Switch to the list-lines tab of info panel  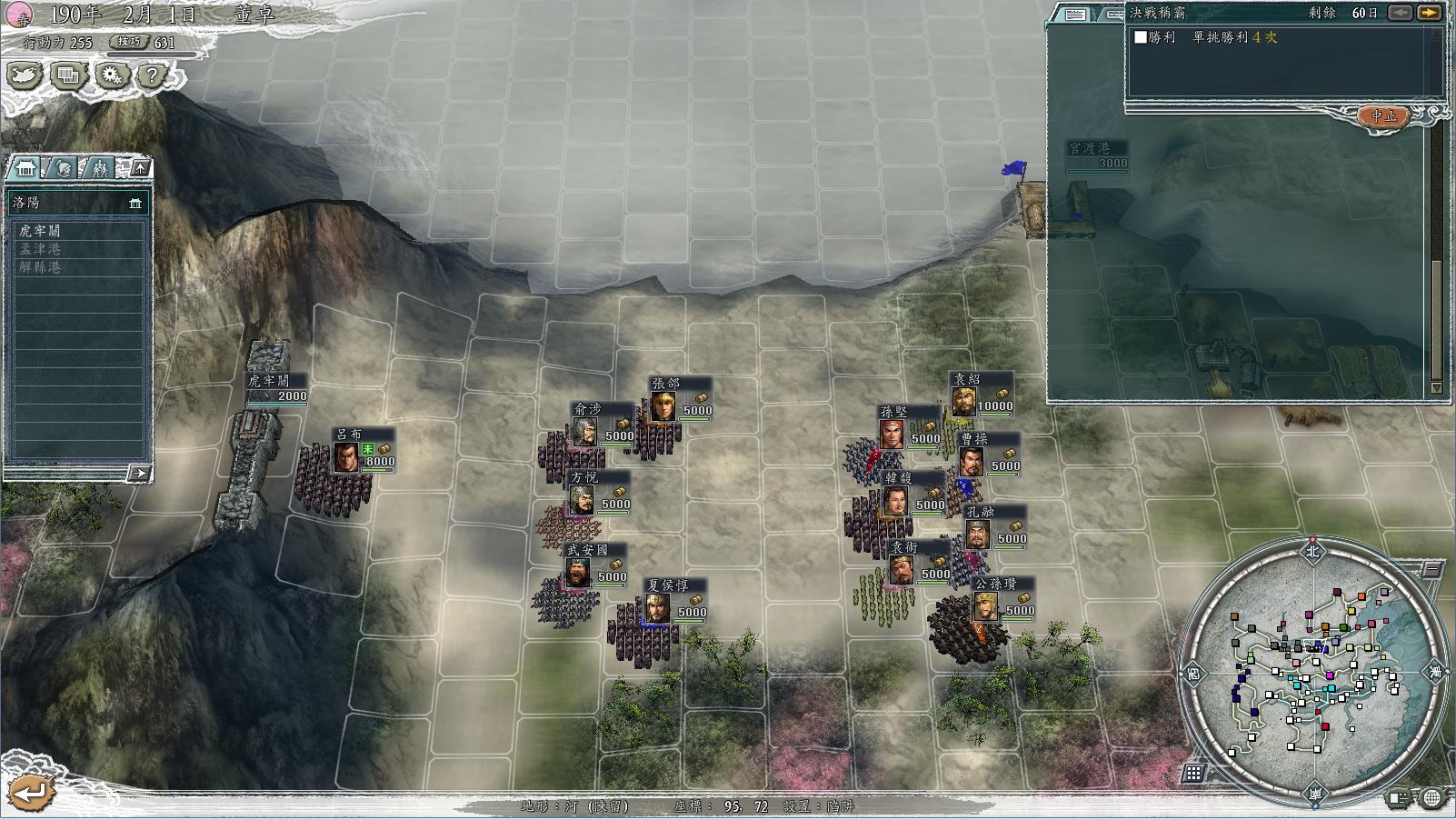pyautogui.click(x=1075, y=14)
